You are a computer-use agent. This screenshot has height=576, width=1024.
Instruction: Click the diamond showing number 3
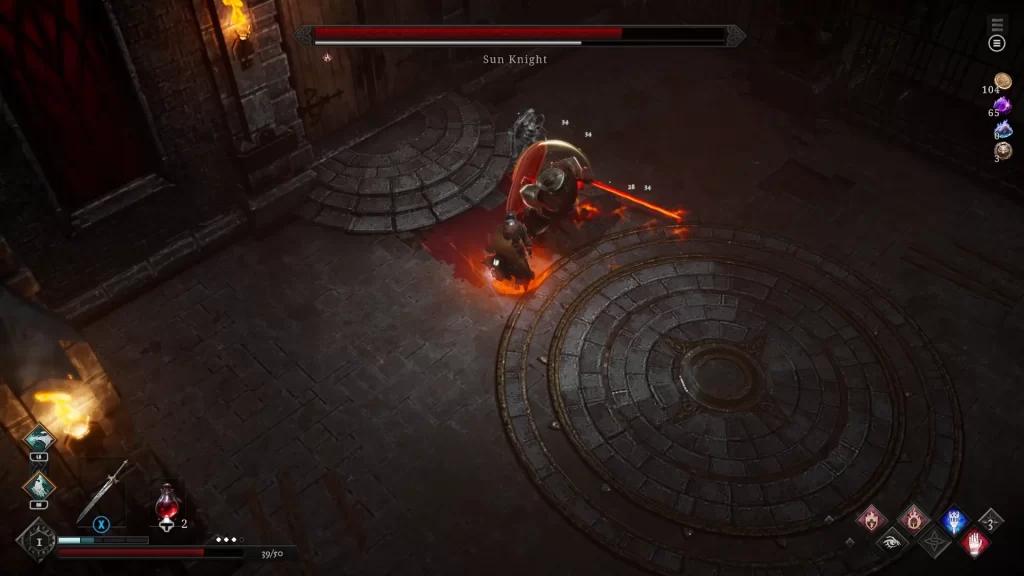(990, 521)
